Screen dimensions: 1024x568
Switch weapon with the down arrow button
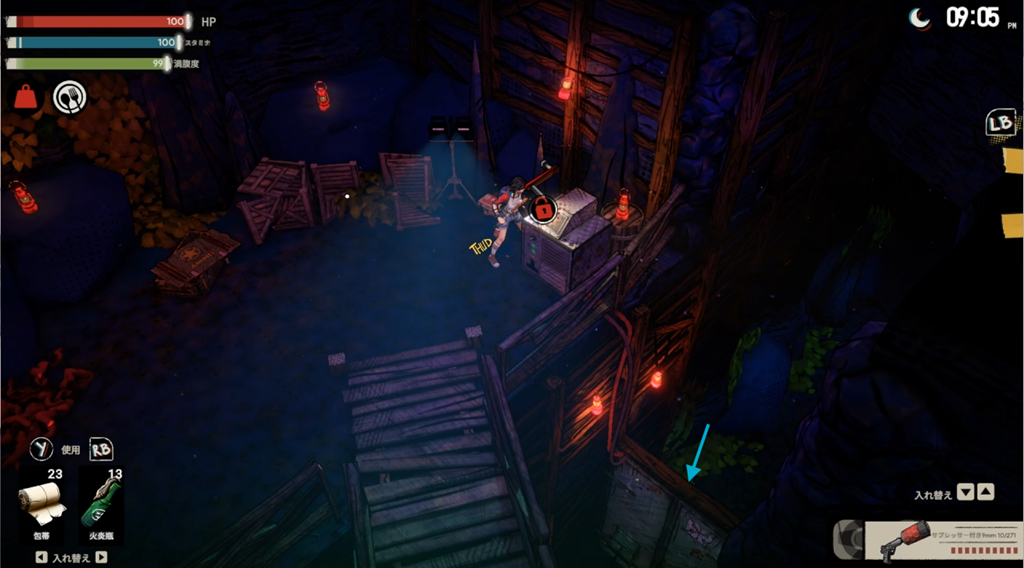point(965,492)
